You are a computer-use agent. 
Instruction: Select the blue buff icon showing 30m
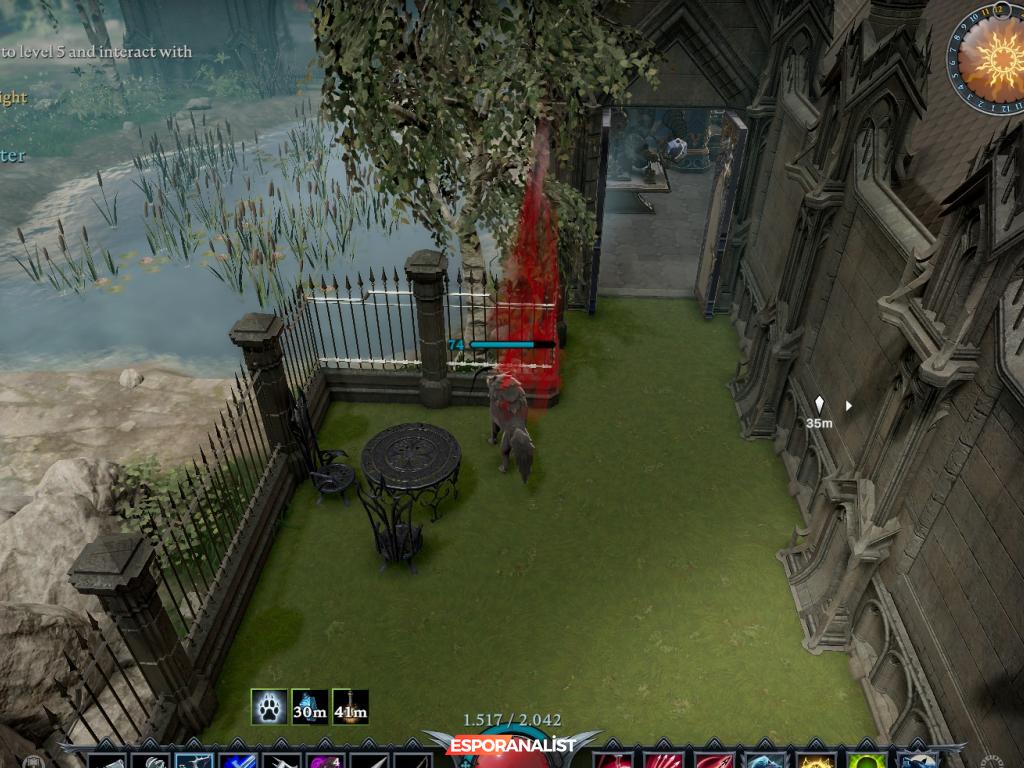(310, 707)
